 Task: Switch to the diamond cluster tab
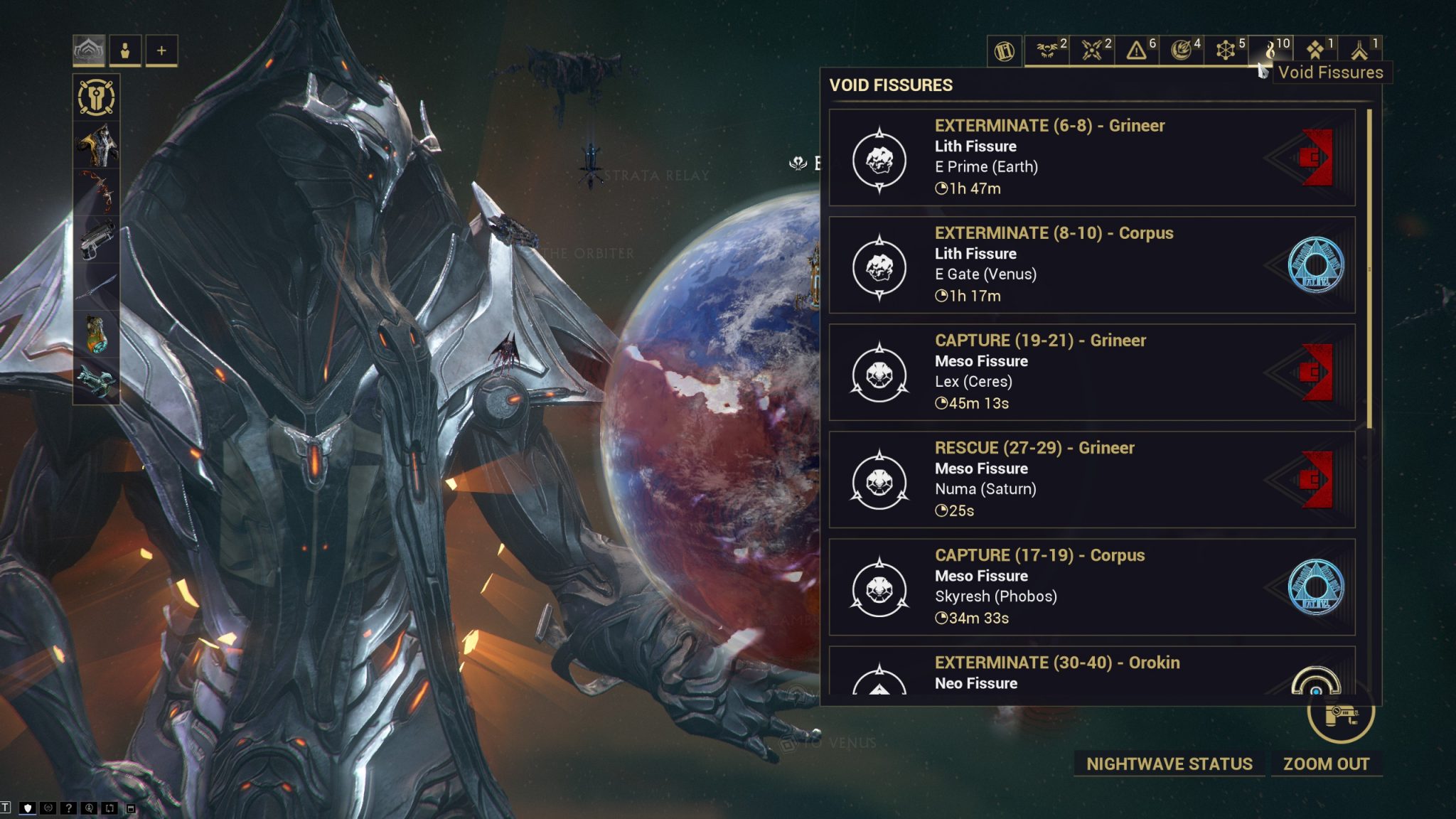[1315, 50]
